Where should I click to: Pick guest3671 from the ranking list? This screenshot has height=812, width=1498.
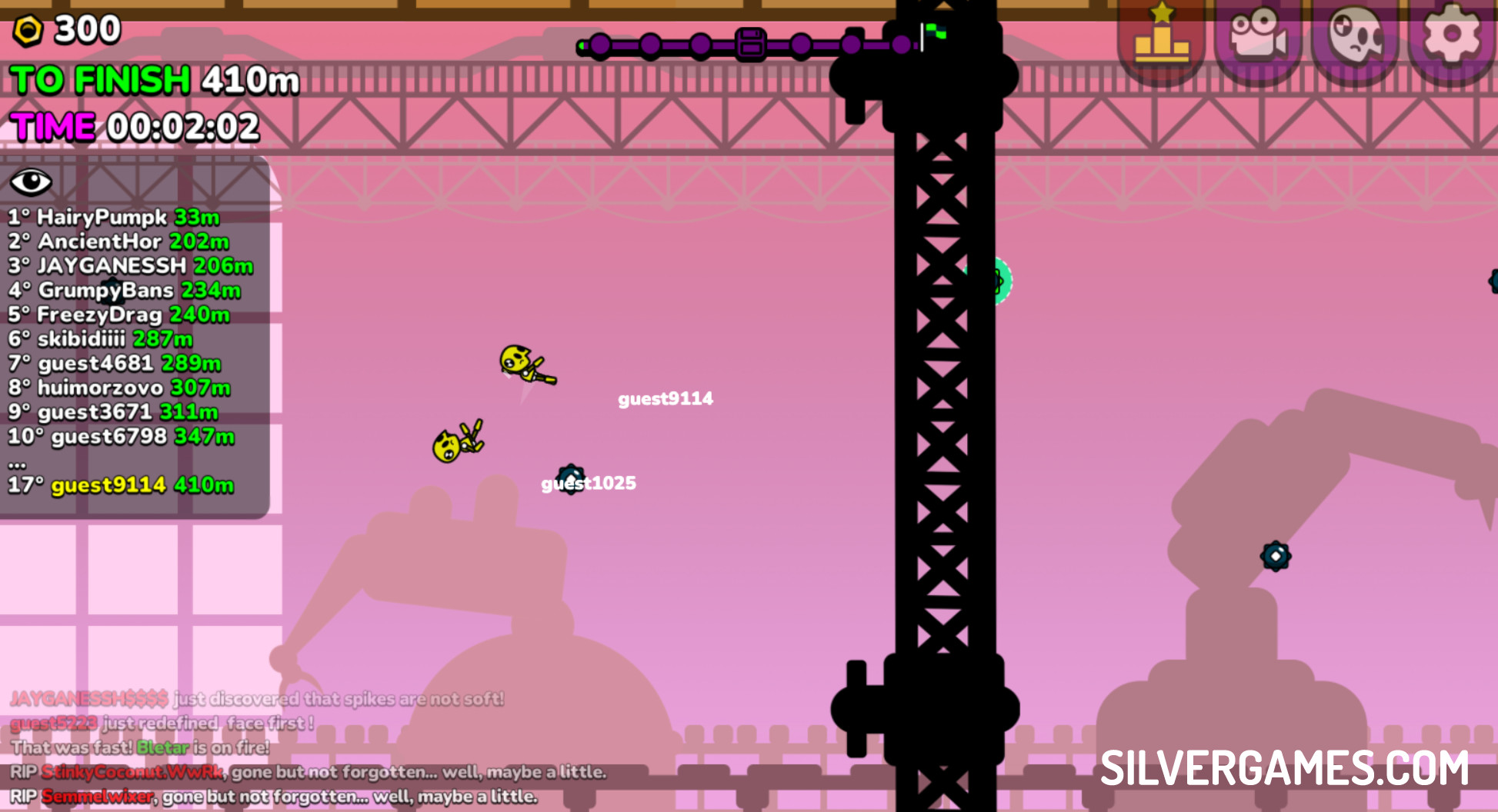tap(113, 412)
